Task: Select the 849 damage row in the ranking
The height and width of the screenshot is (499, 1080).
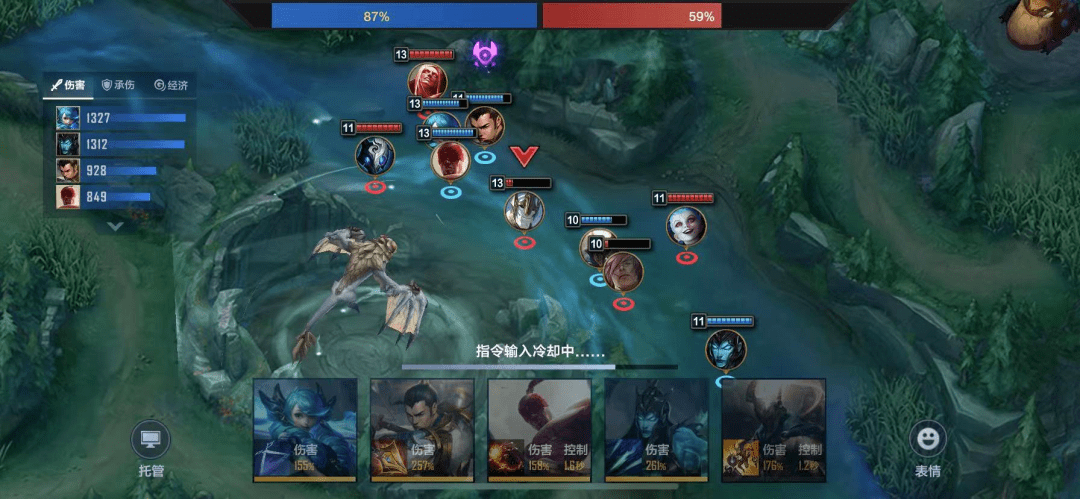Action: [120, 197]
